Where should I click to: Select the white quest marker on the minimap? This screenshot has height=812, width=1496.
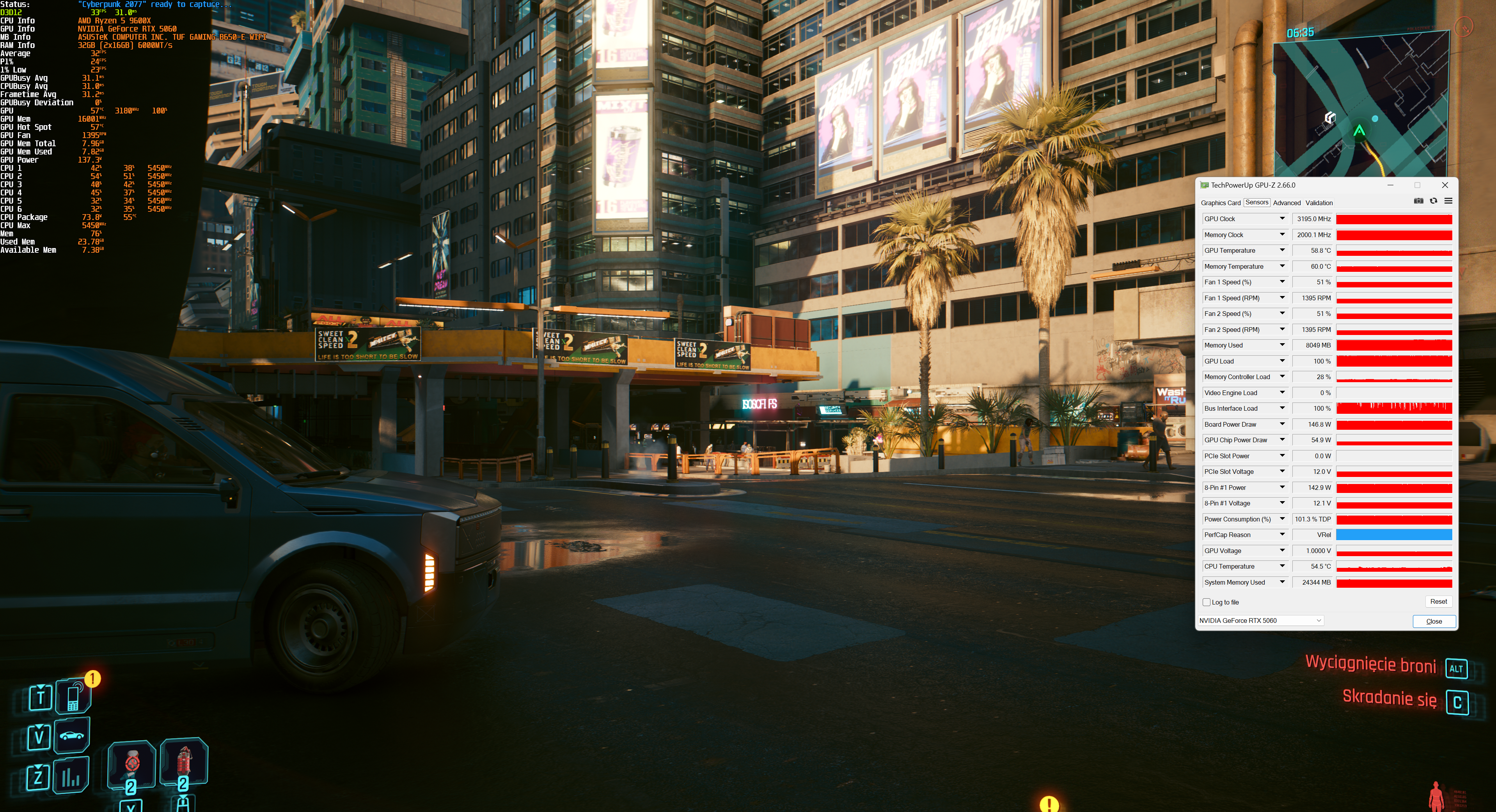(1329, 119)
